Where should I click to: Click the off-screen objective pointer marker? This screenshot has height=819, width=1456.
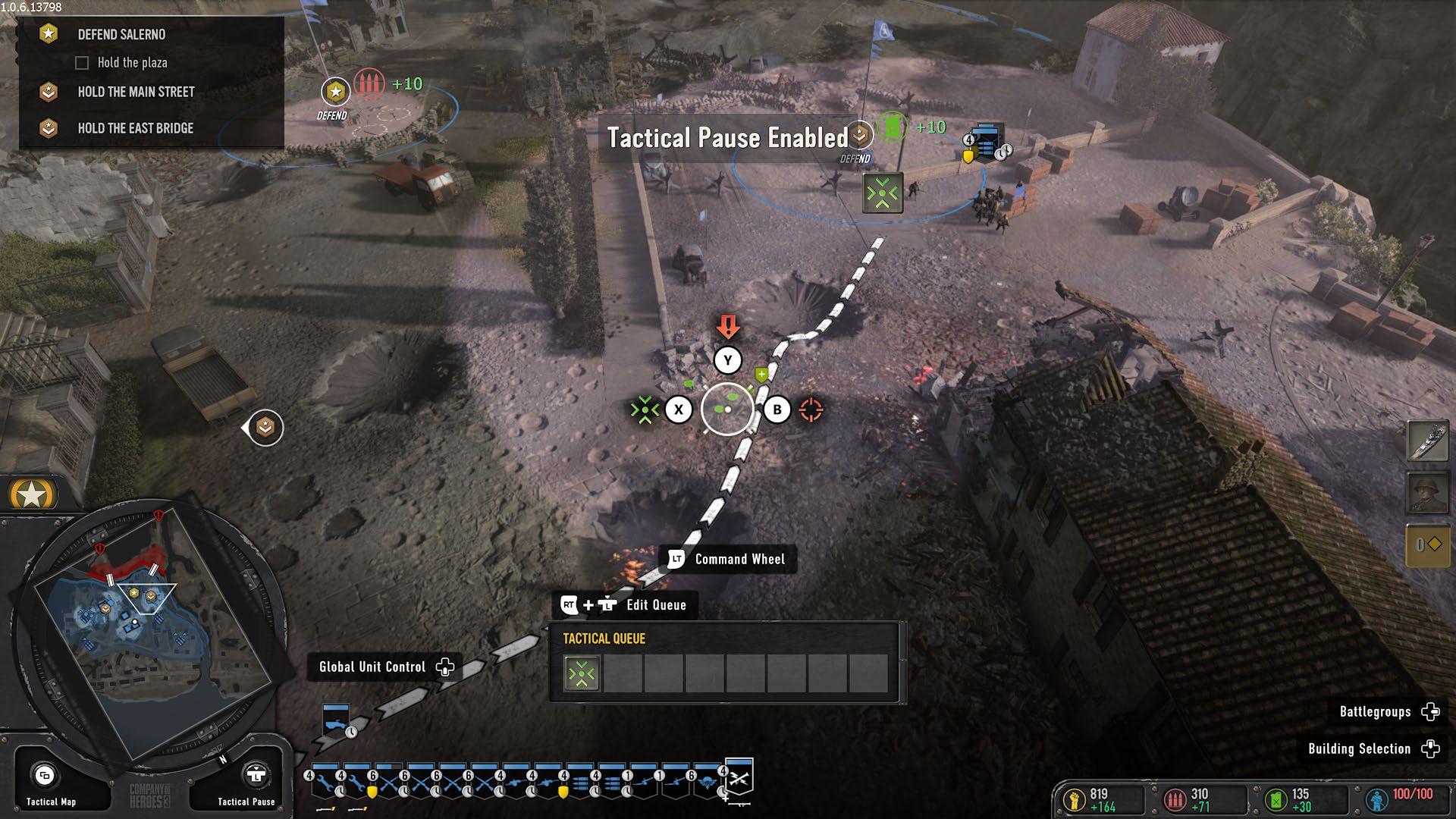(x=265, y=428)
